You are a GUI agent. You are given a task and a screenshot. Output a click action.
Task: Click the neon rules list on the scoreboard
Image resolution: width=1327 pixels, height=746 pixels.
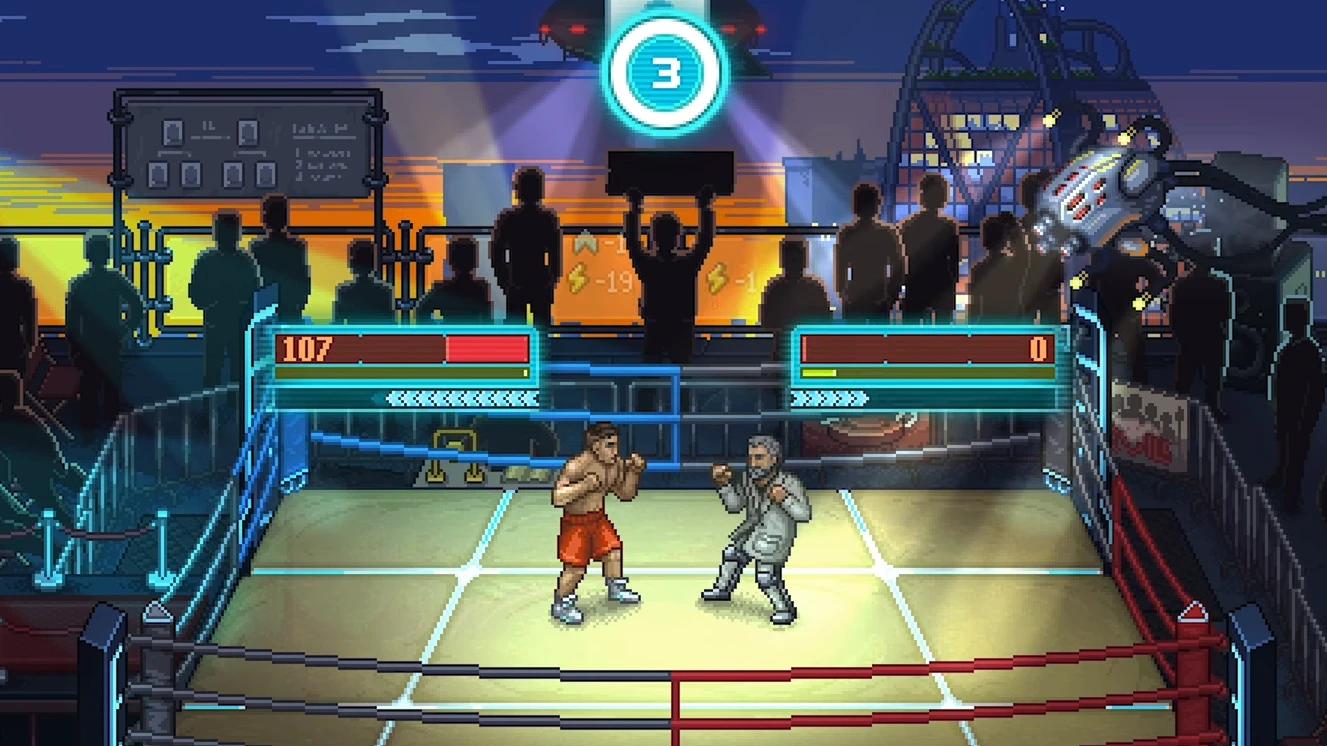click(323, 165)
